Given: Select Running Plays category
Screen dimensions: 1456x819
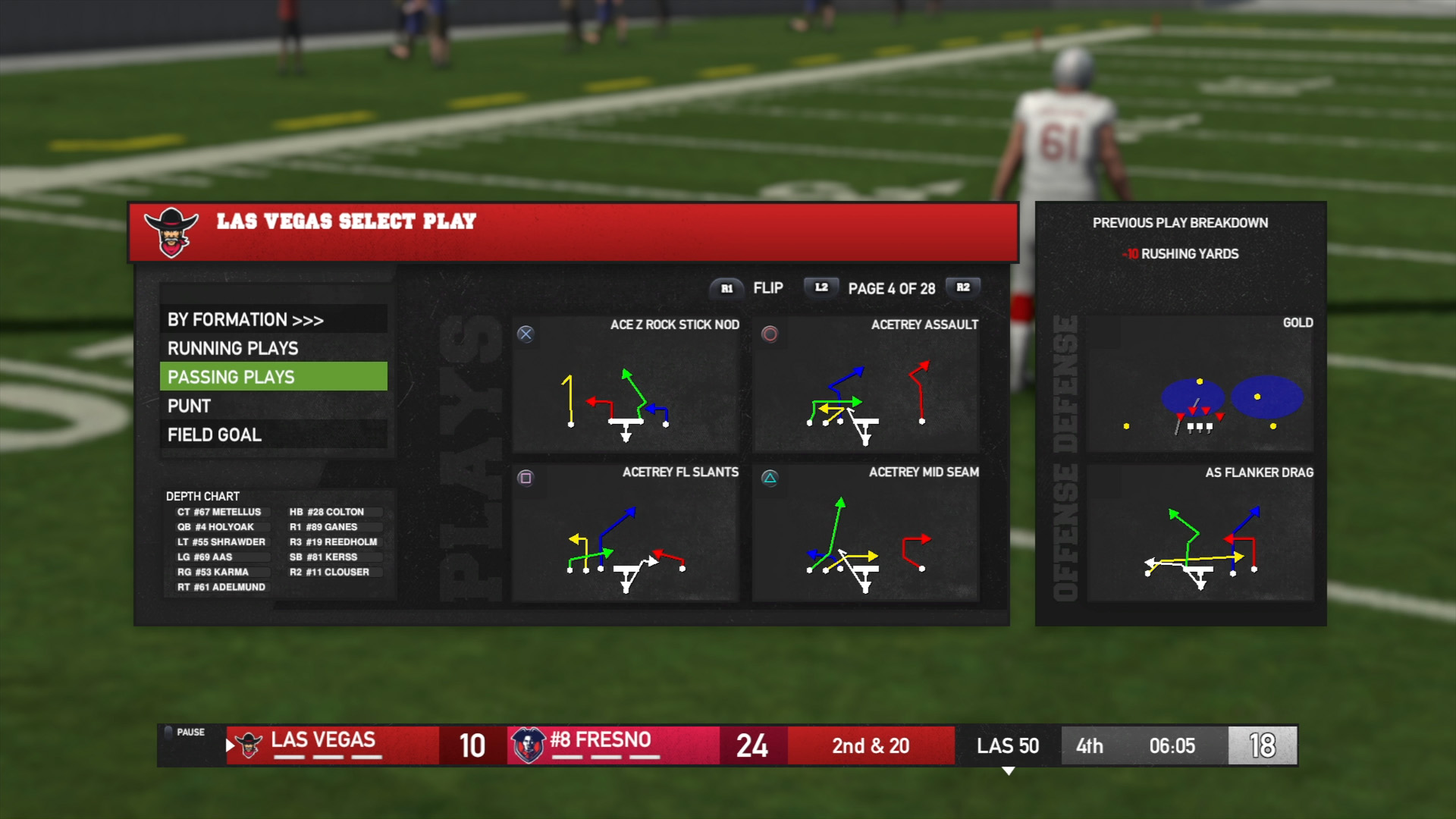Looking at the screenshot, I should (273, 348).
